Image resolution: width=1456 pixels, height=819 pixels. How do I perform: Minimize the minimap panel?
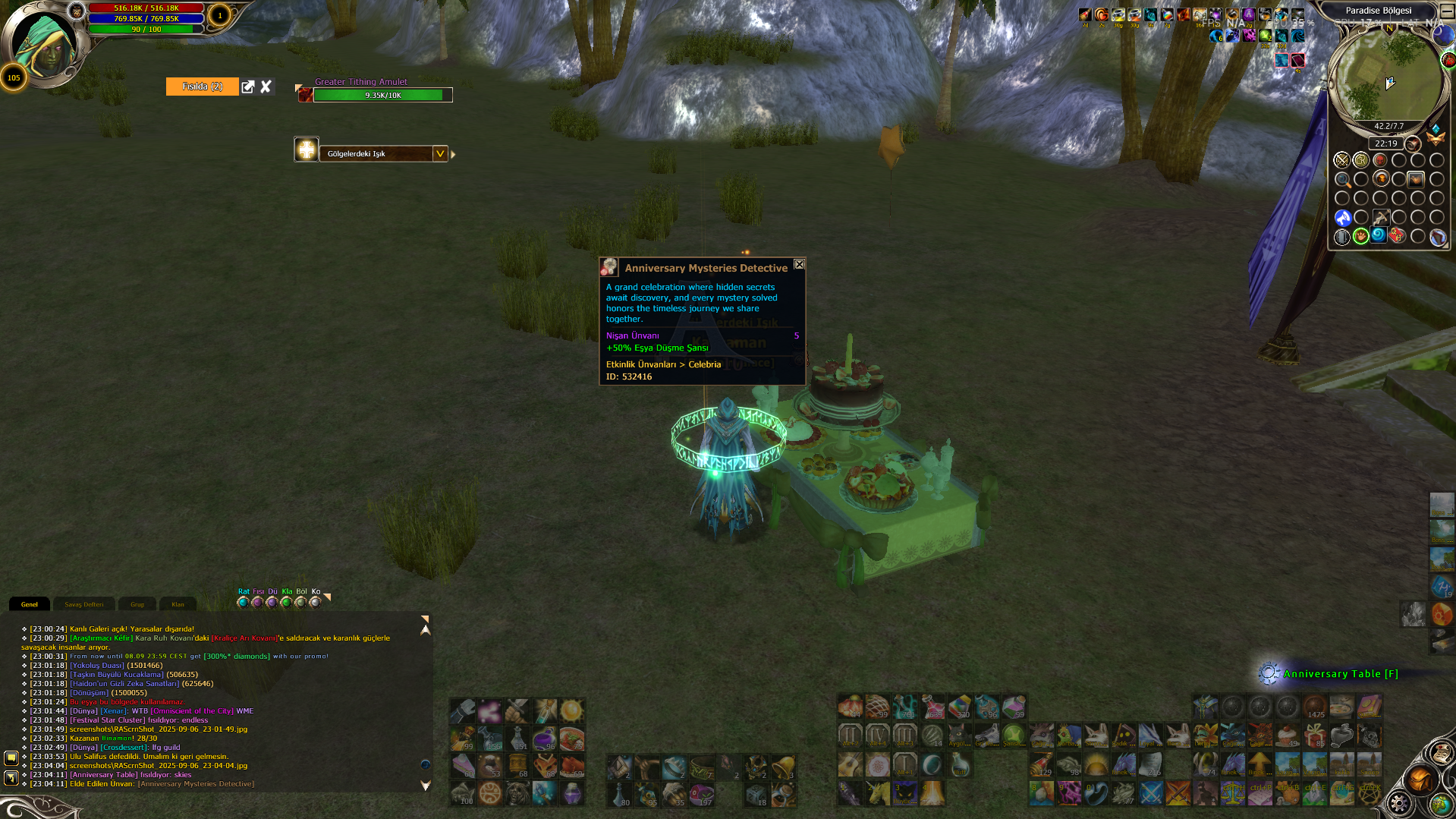[1447, 11]
